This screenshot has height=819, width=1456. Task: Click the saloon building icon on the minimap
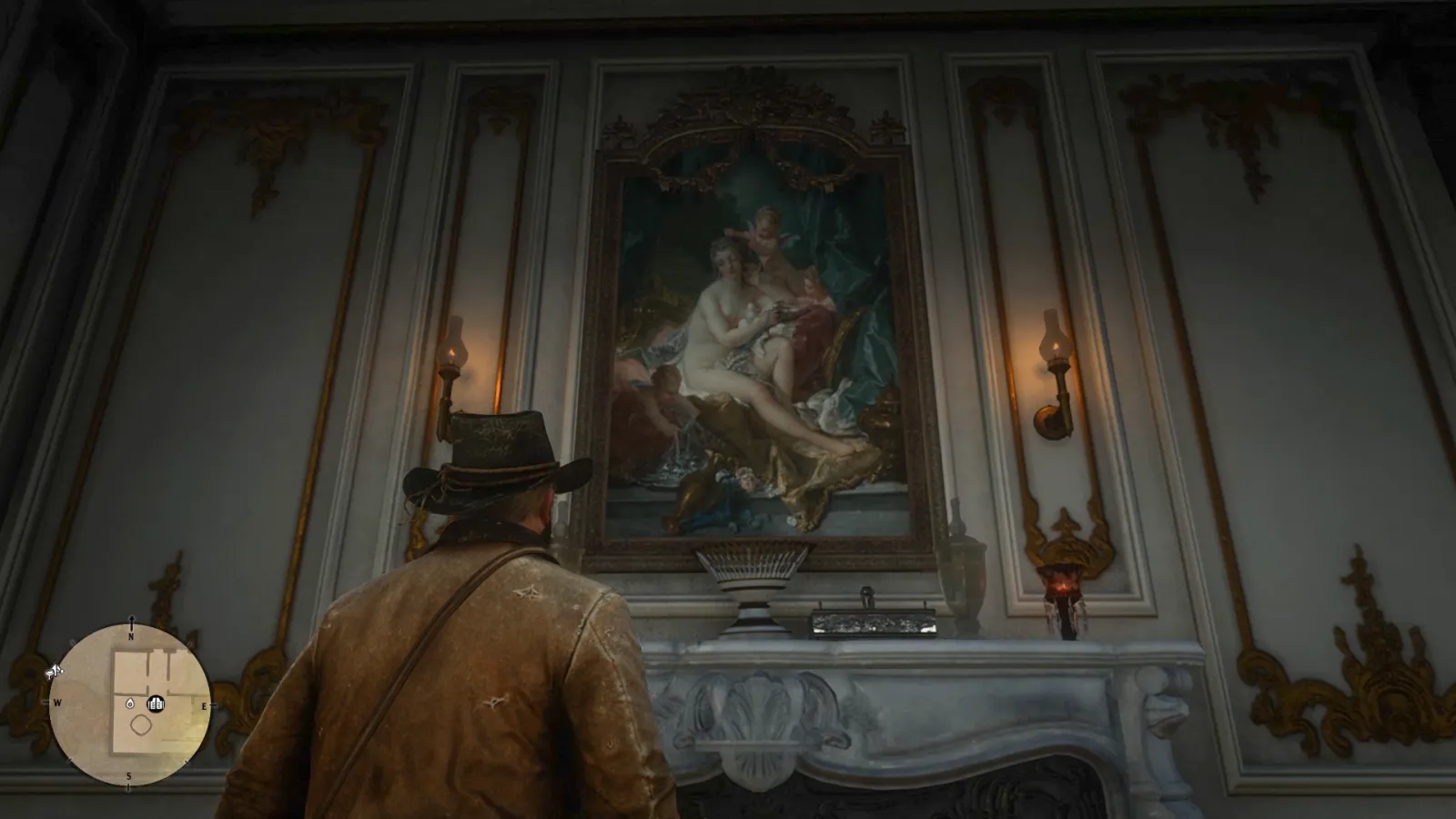pos(157,703)
